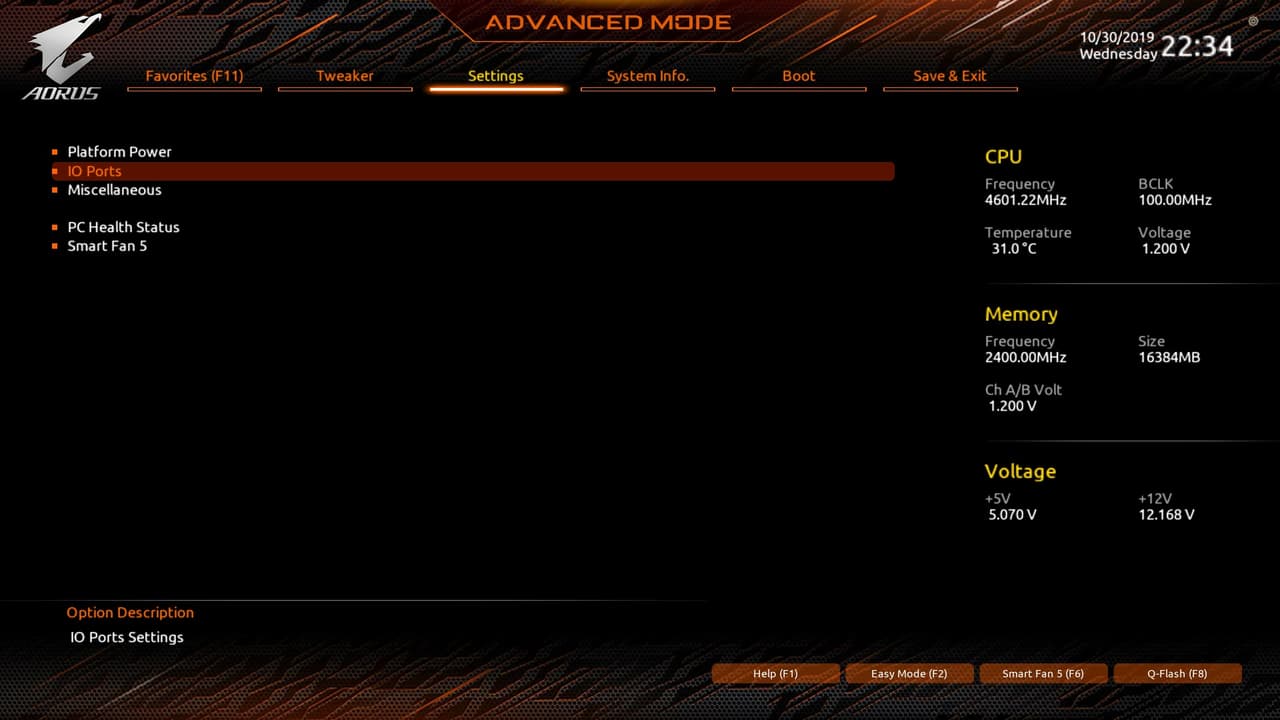
Task: Open the Platform Power settings entry
Action: [119, 151]
